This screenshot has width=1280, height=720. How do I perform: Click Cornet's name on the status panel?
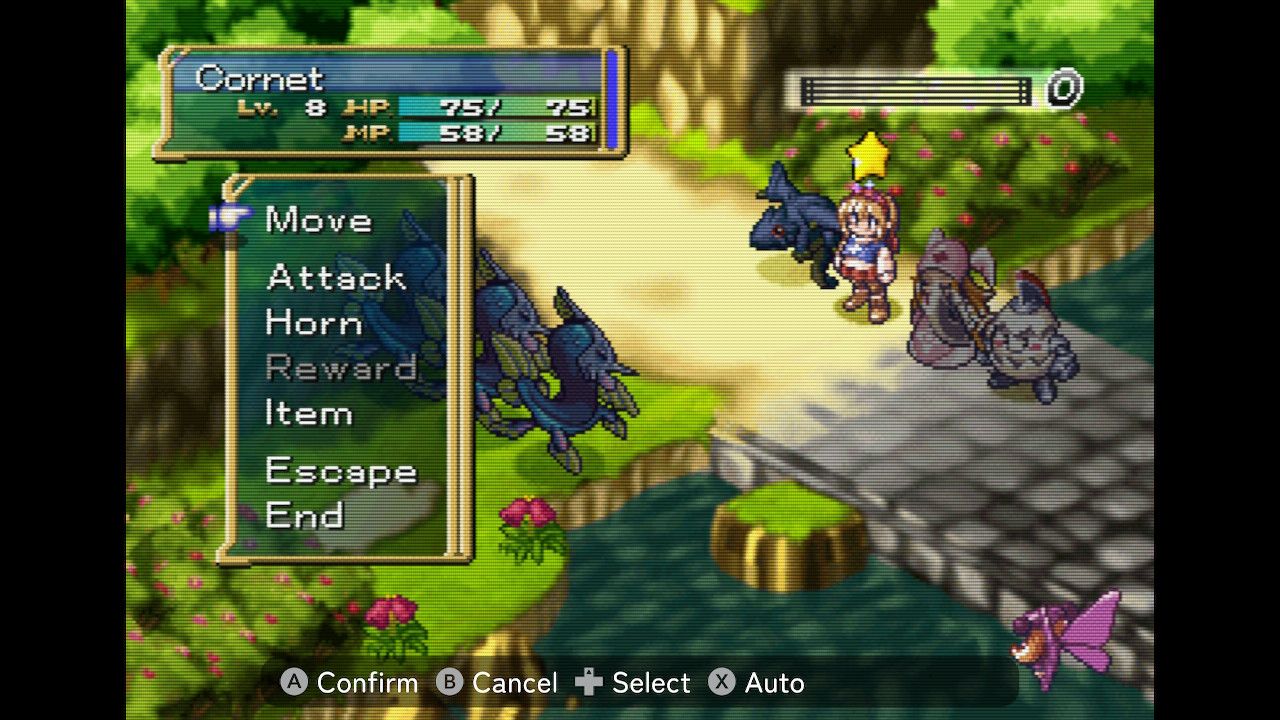point(258,79)
